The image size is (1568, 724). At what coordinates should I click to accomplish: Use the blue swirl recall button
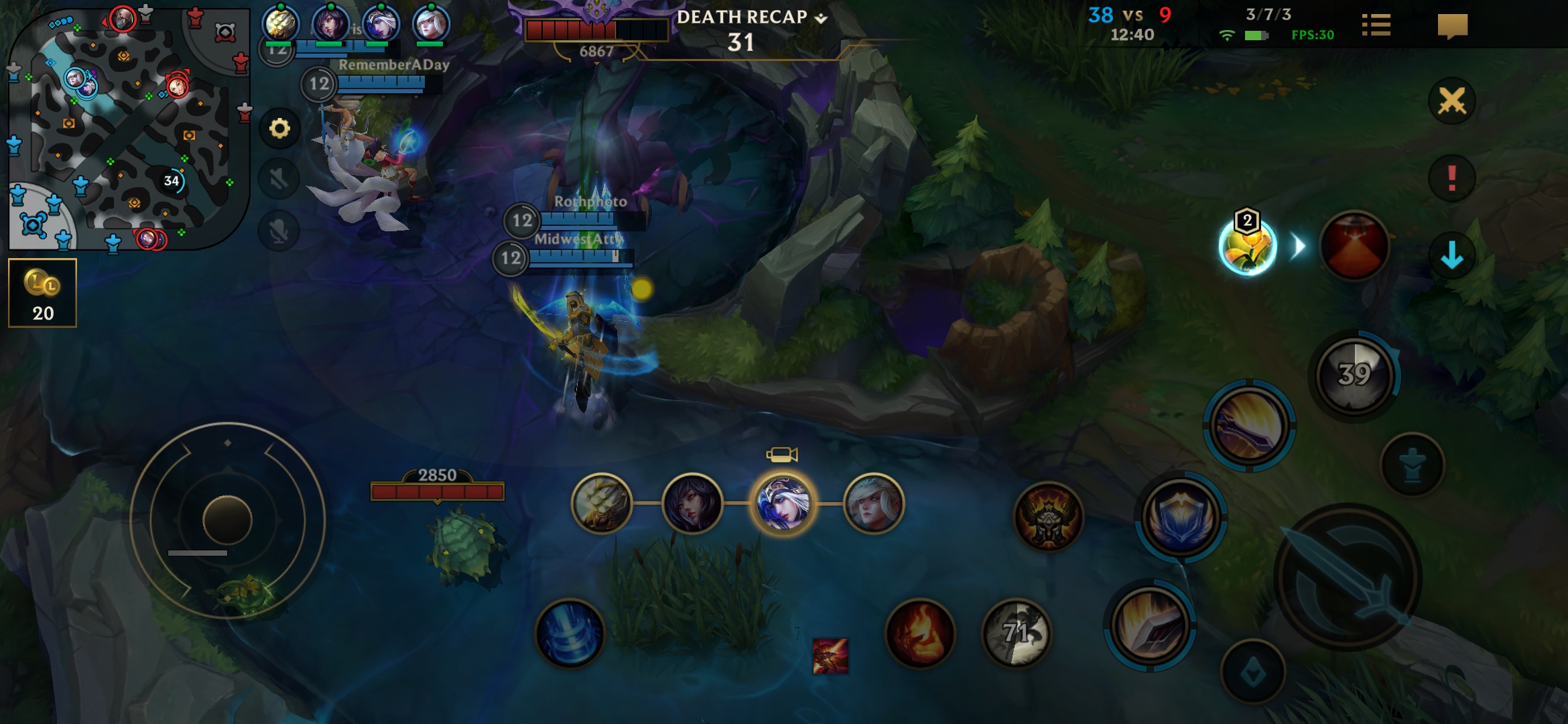570,633
